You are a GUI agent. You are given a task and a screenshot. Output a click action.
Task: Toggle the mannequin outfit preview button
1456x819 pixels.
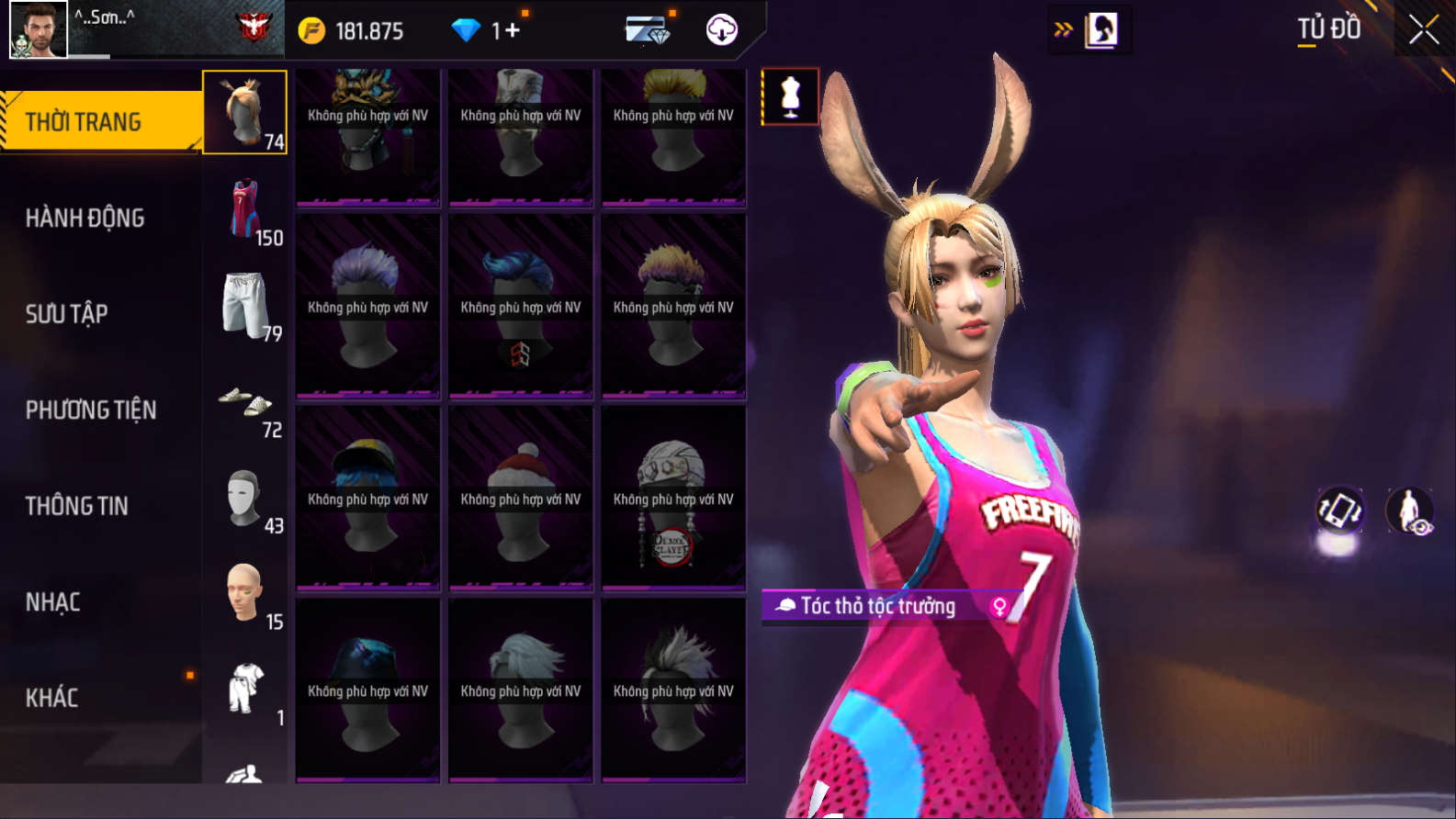click(x=790, y=96)
